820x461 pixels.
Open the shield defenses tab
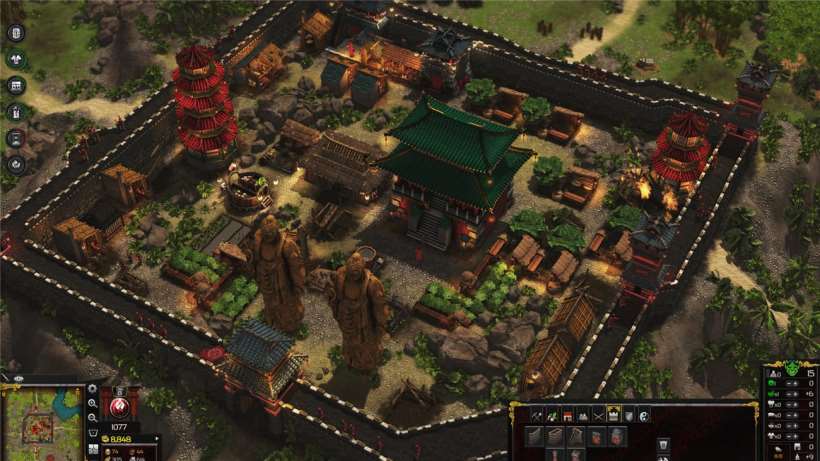(629, 415)
